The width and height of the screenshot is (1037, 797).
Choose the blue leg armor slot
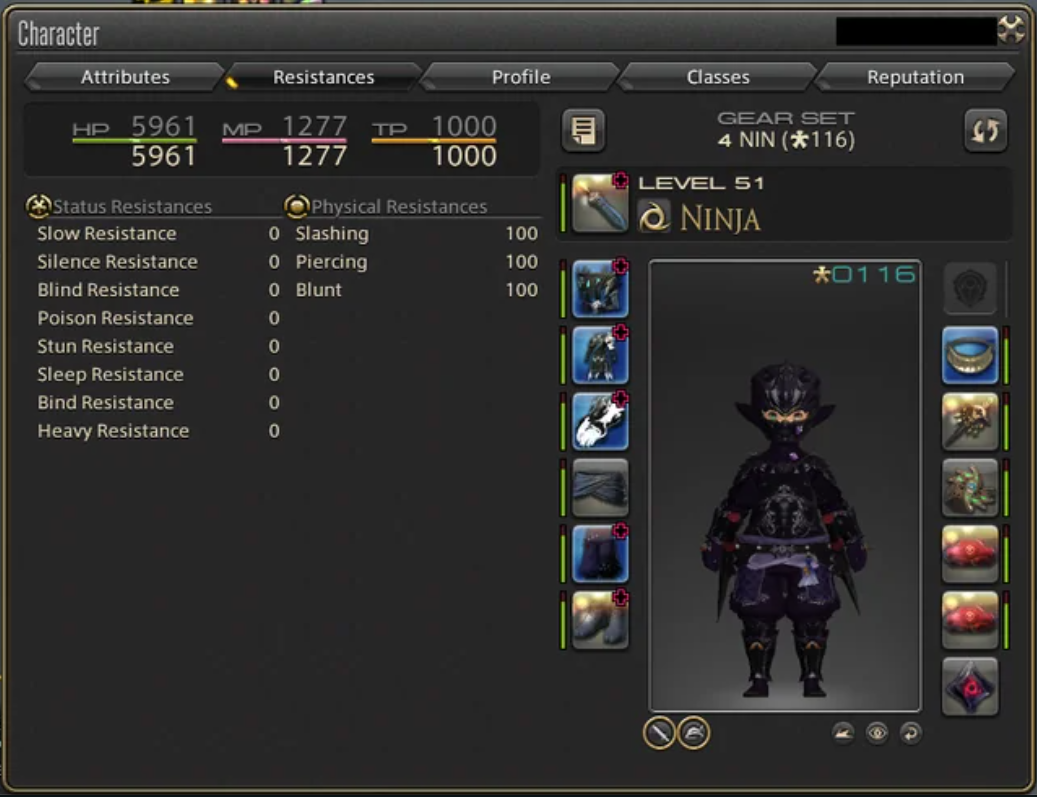[x=600, y=553]
